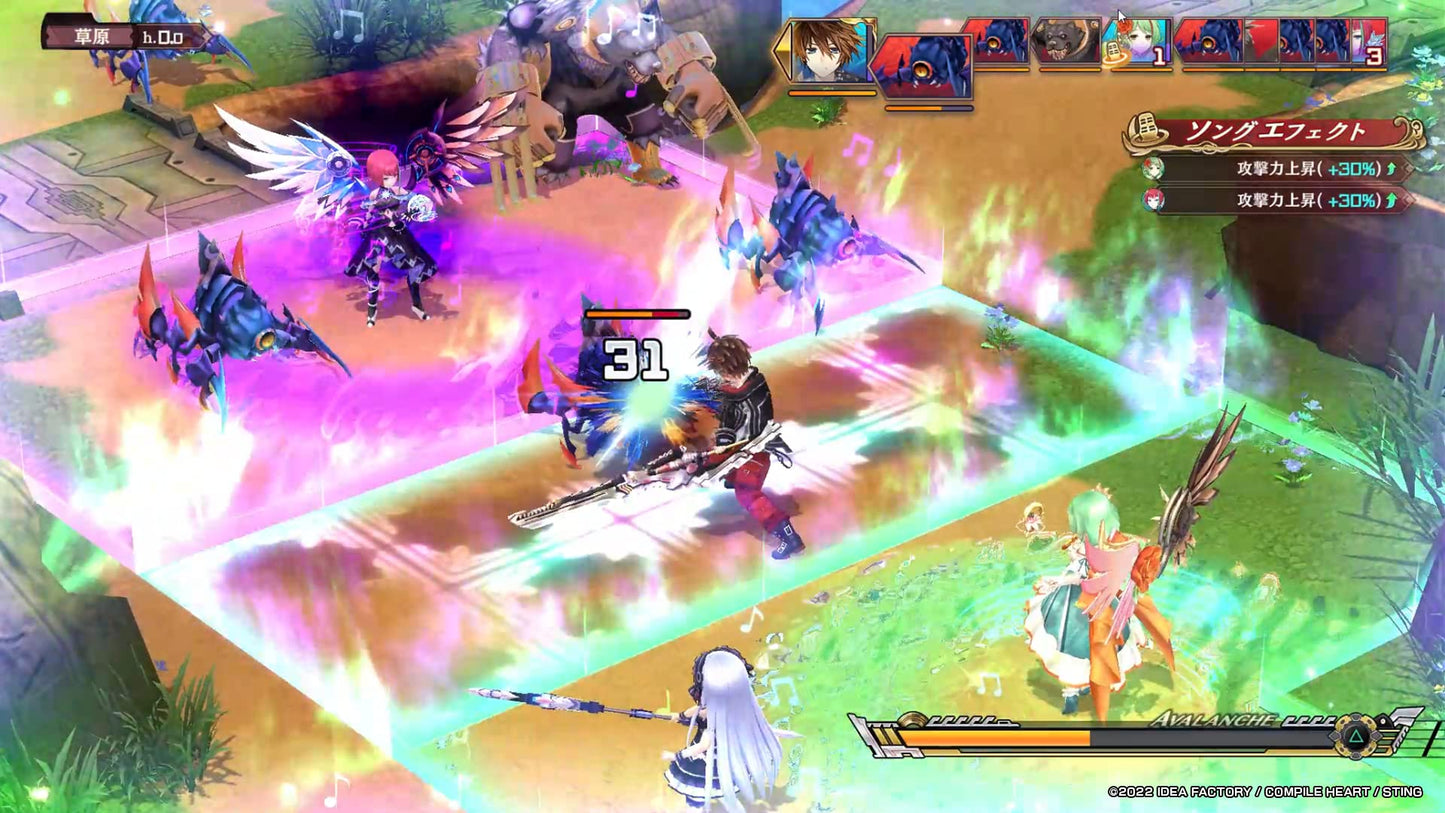Click the Triangle button icon on the Avalanche gauge
Image resolution: width=1445 pixels, height=813 pixels.
coord(1356,738)
